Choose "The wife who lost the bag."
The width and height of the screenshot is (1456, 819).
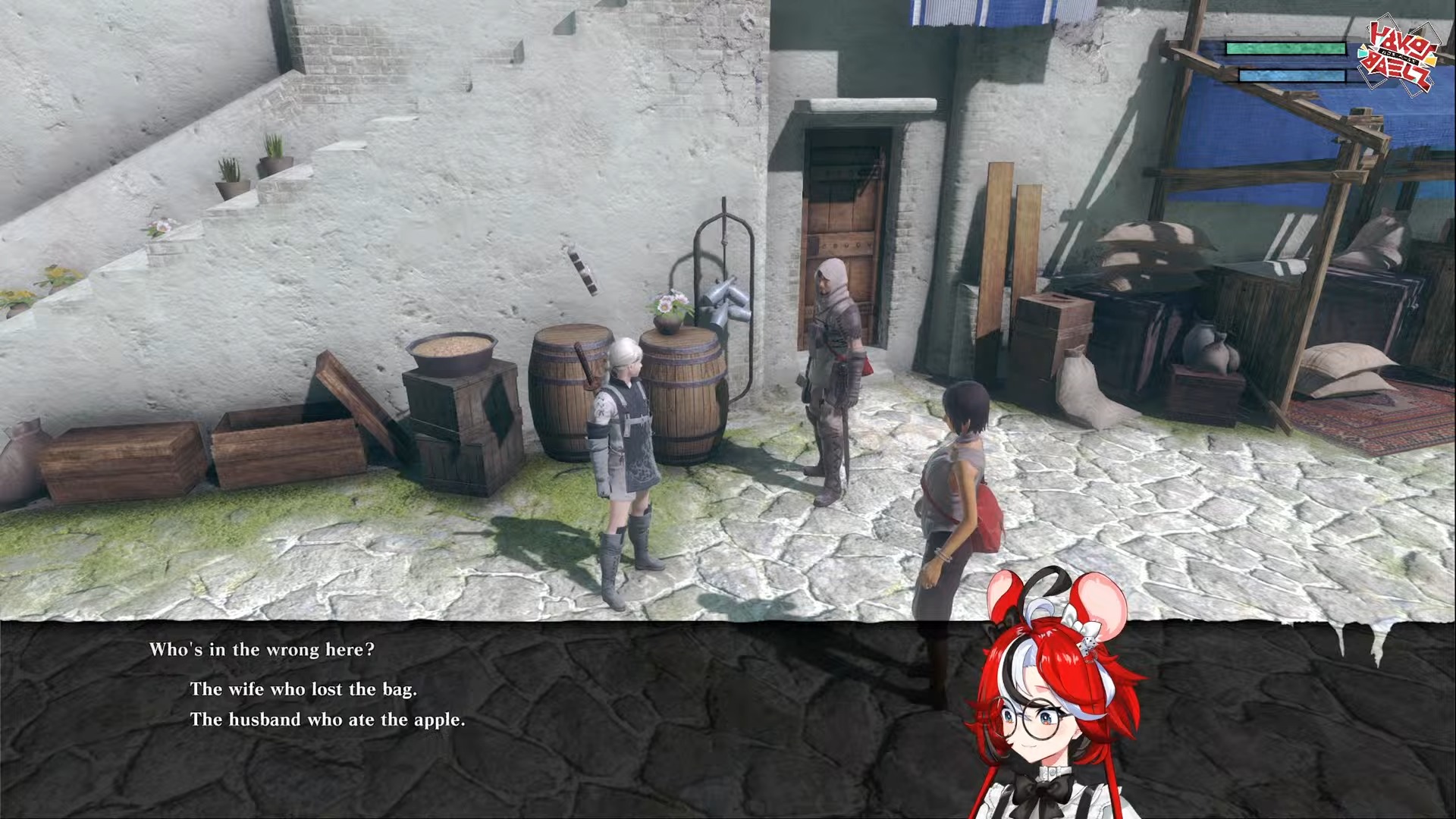pos(303,689)
